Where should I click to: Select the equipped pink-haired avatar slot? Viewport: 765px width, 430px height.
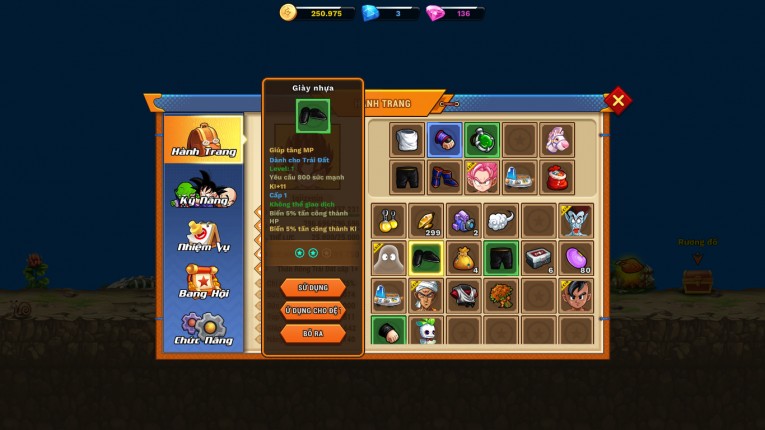tap(482, 177)
